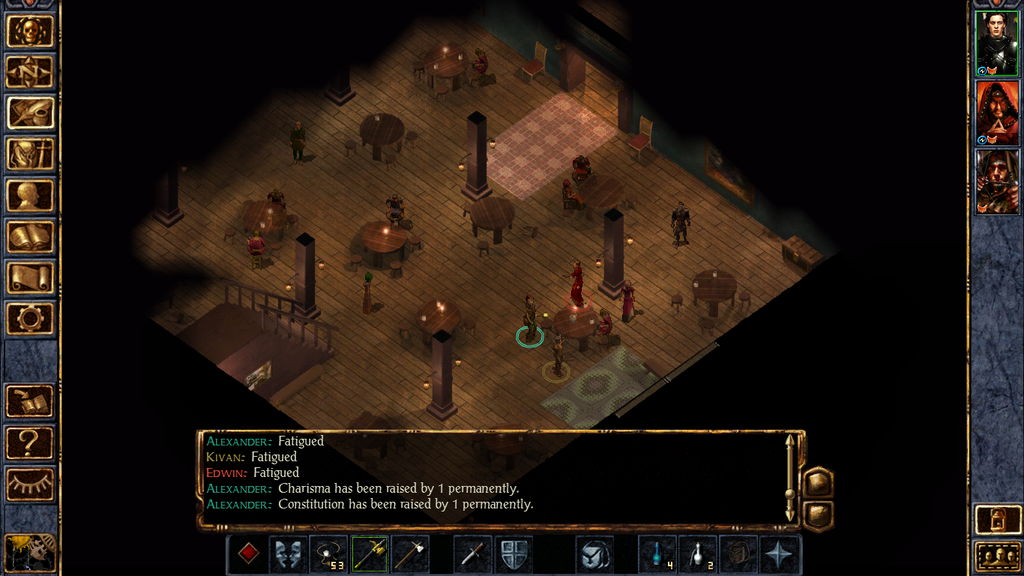This screenshot has height=576, width=1024.
Task: Open the area map with the compass button
Action: 30,72
